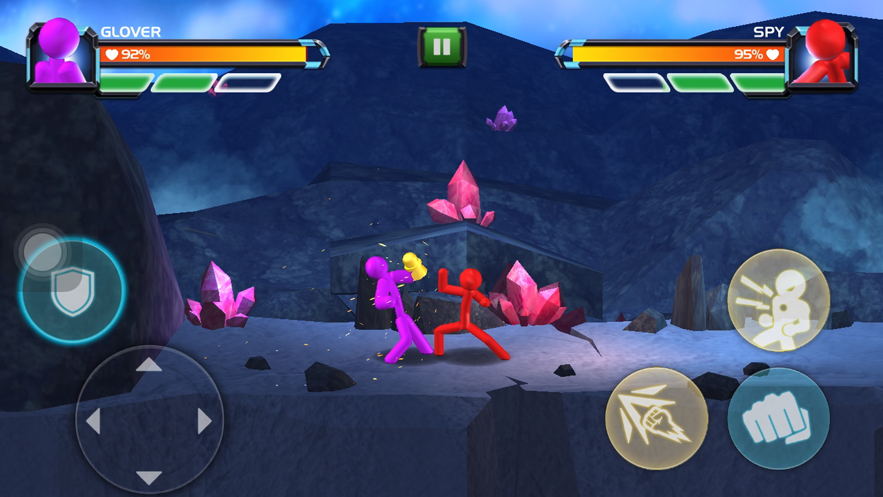This screenshot has height=497, width=883.
Task: Trigger the power punch combo ability
Action: click(778, 301)
